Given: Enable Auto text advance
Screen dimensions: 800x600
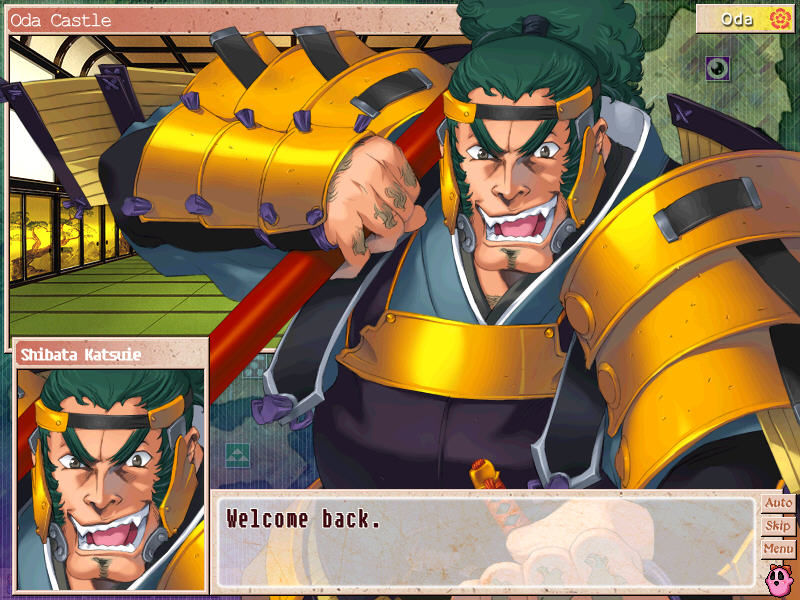Looking at the screenshot, I should (778, 503).
